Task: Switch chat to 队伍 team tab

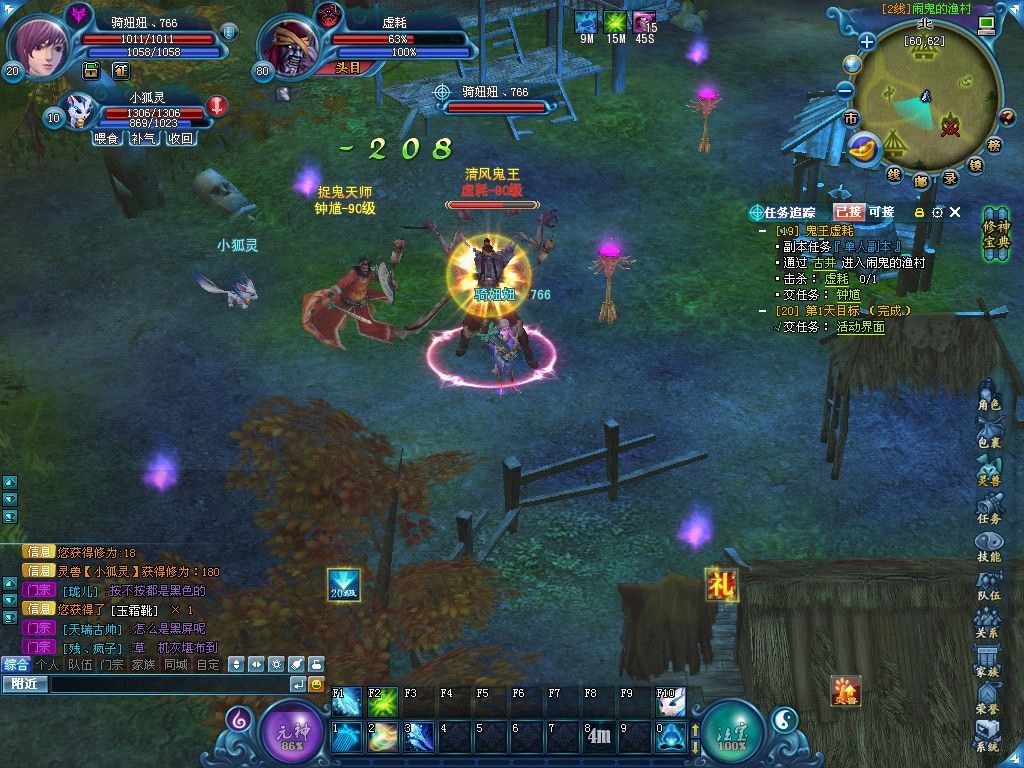Action: [x=79, y=664]
